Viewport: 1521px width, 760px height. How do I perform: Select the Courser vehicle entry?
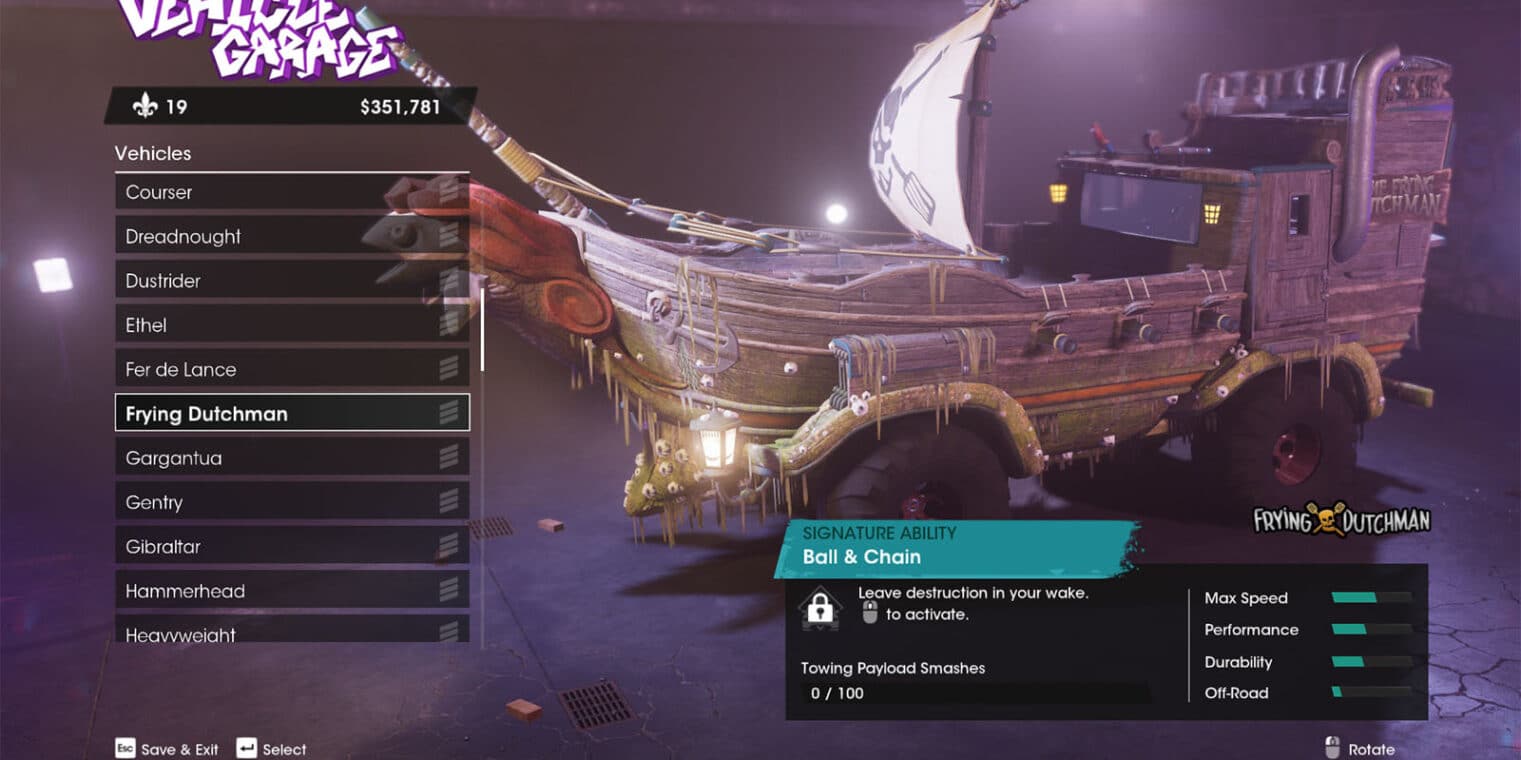(291, 192)
